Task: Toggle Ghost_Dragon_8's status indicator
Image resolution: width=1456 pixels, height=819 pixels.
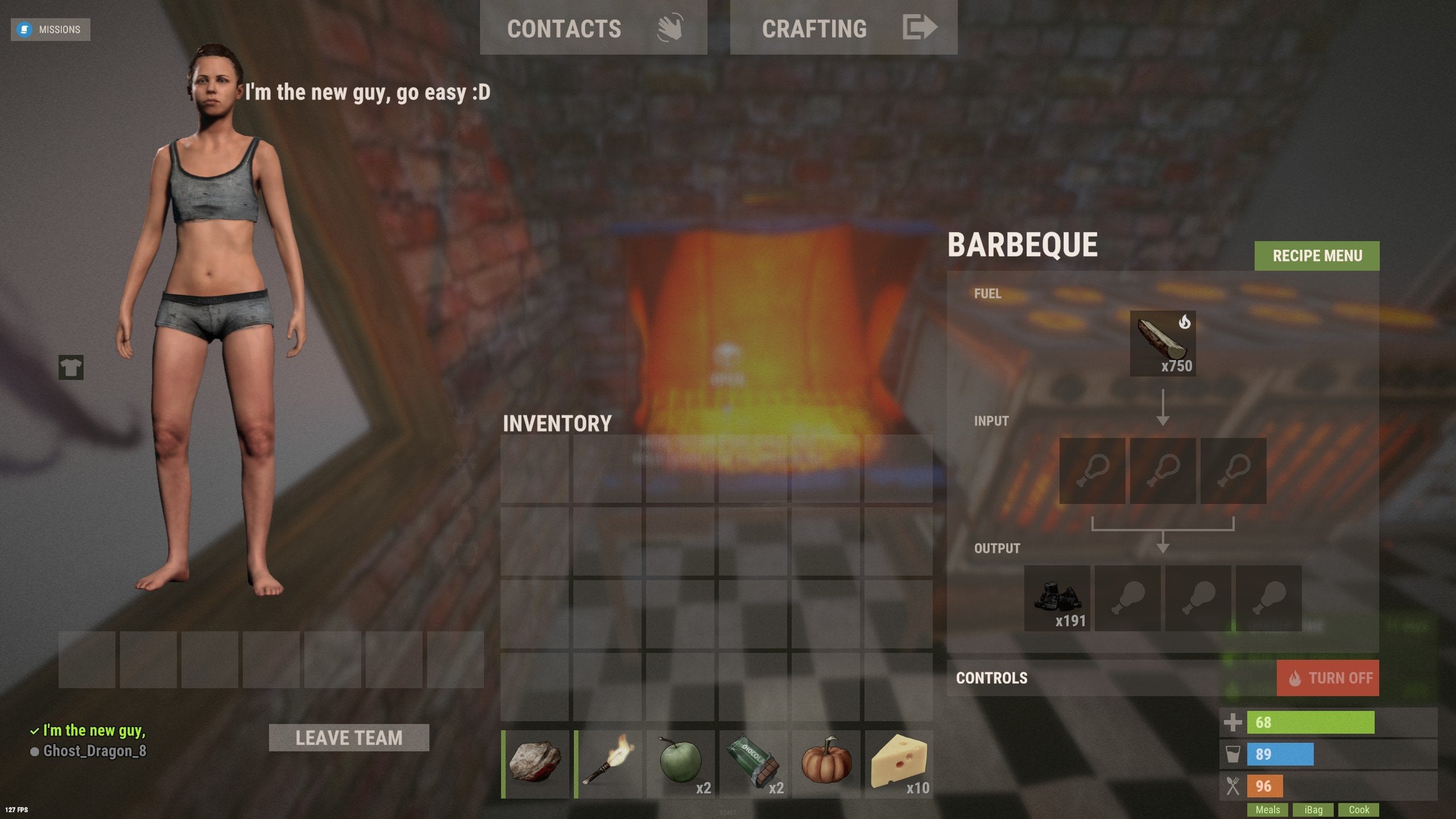Action: point(35,751)
